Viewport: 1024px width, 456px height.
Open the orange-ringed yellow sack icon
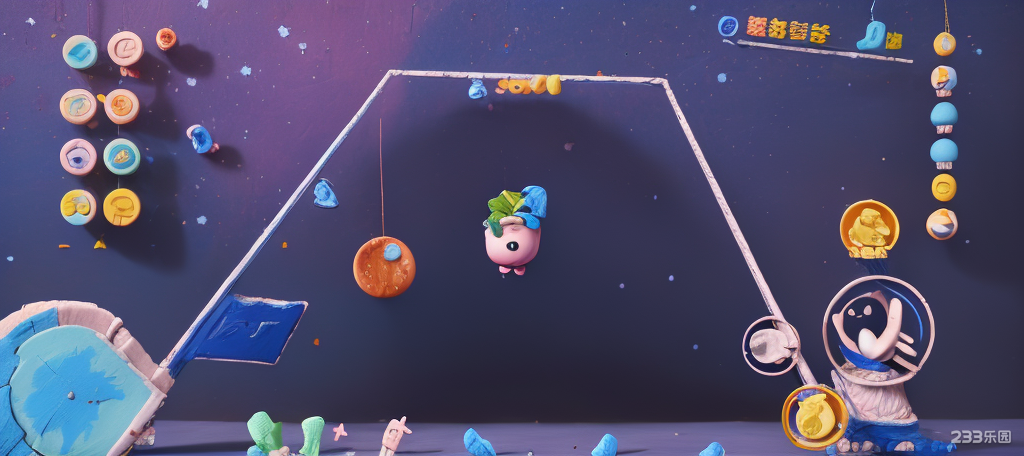[814, 416]
